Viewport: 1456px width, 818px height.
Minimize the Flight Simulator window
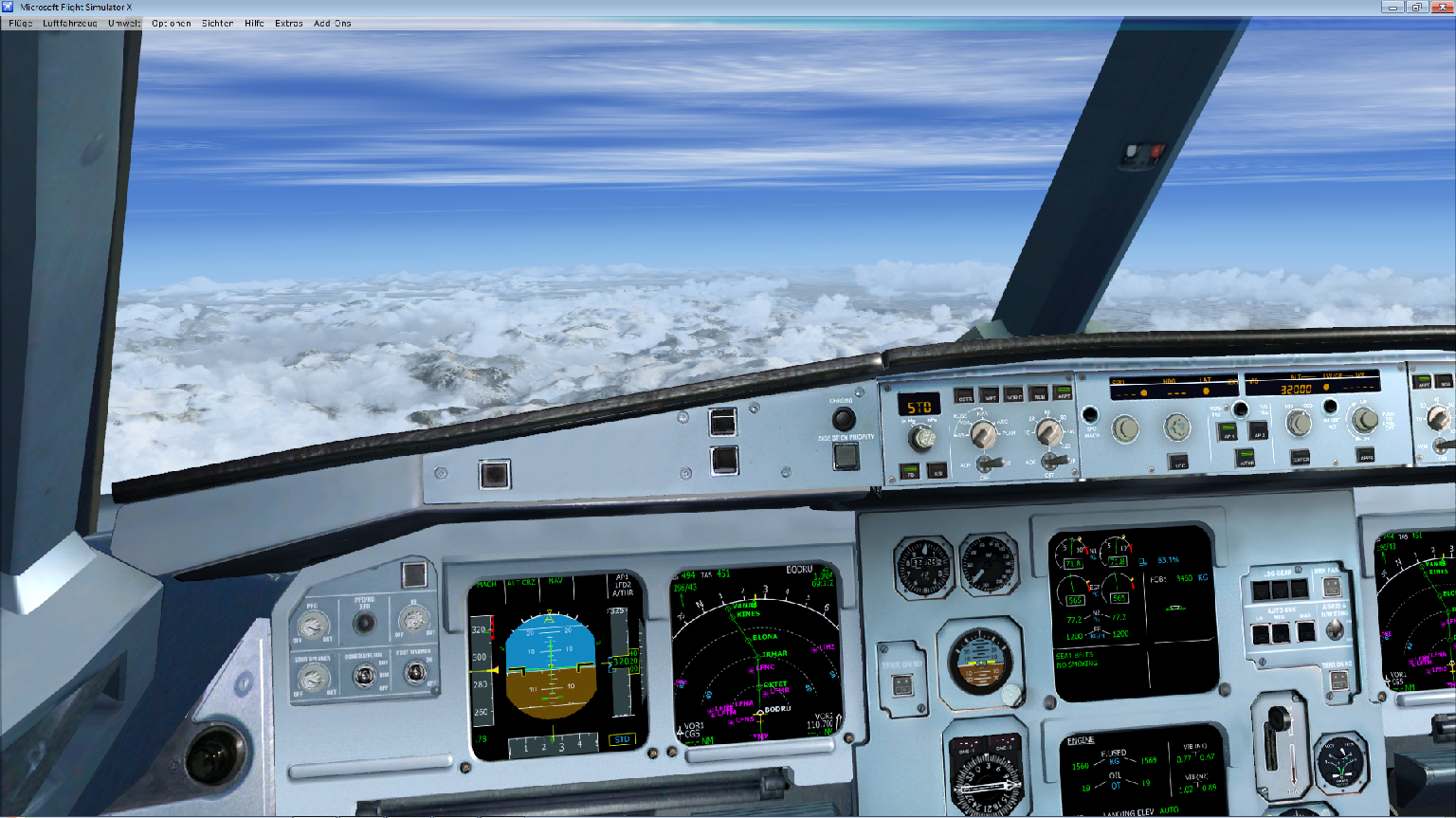[x=1392, y=8]
